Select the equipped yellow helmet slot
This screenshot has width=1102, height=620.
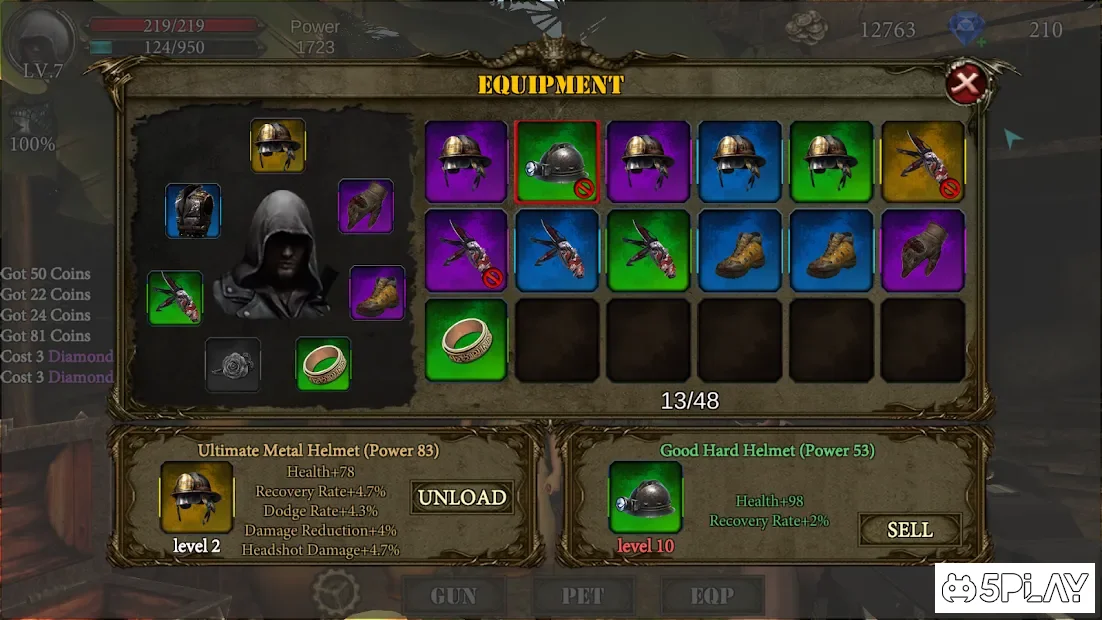pos(277,146)
